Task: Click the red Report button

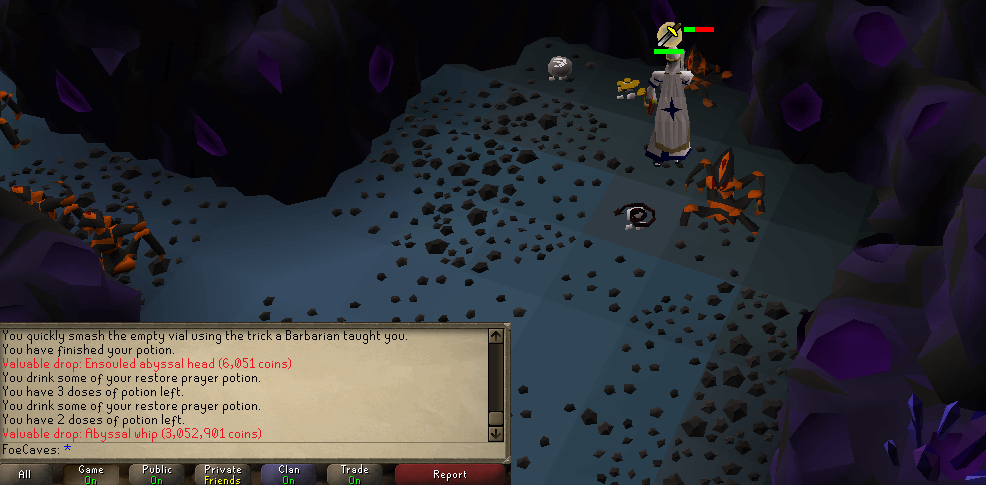Action: pyautogui.click(x=450, y=474)
